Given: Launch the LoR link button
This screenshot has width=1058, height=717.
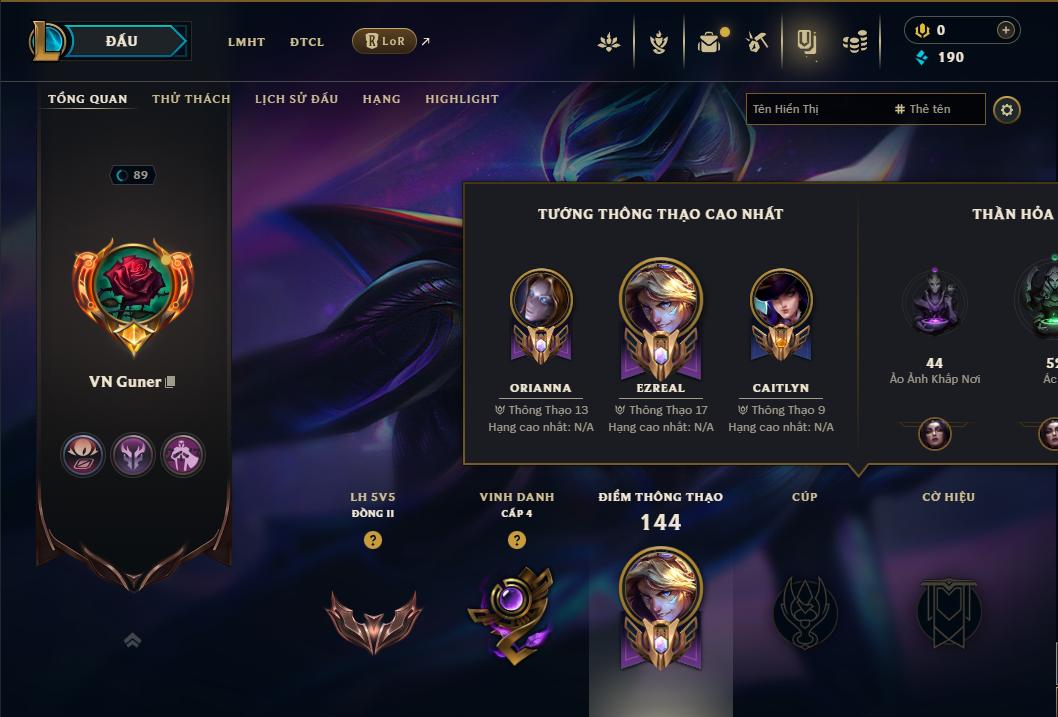Looking at the screenshot, I should (384, 41).
